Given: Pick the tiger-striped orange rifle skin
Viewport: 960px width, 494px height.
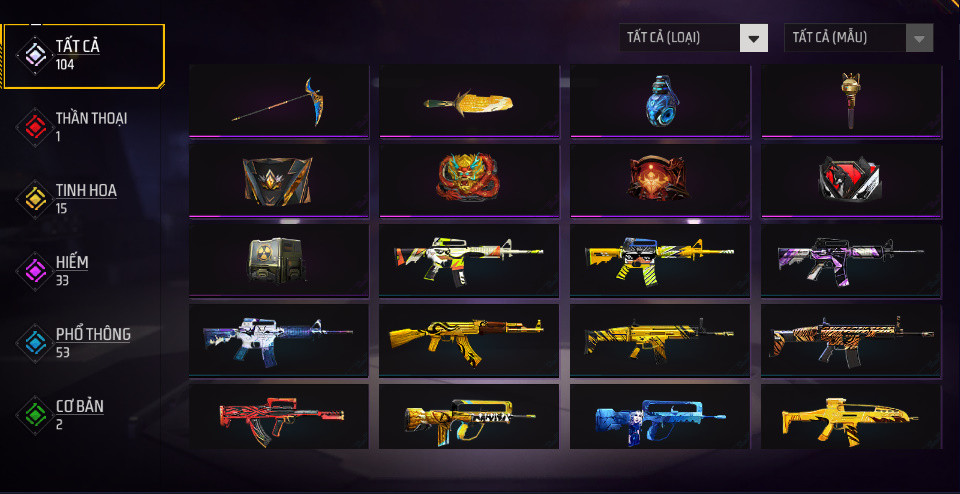Looking at the screenshot, I should pos(851,339).
